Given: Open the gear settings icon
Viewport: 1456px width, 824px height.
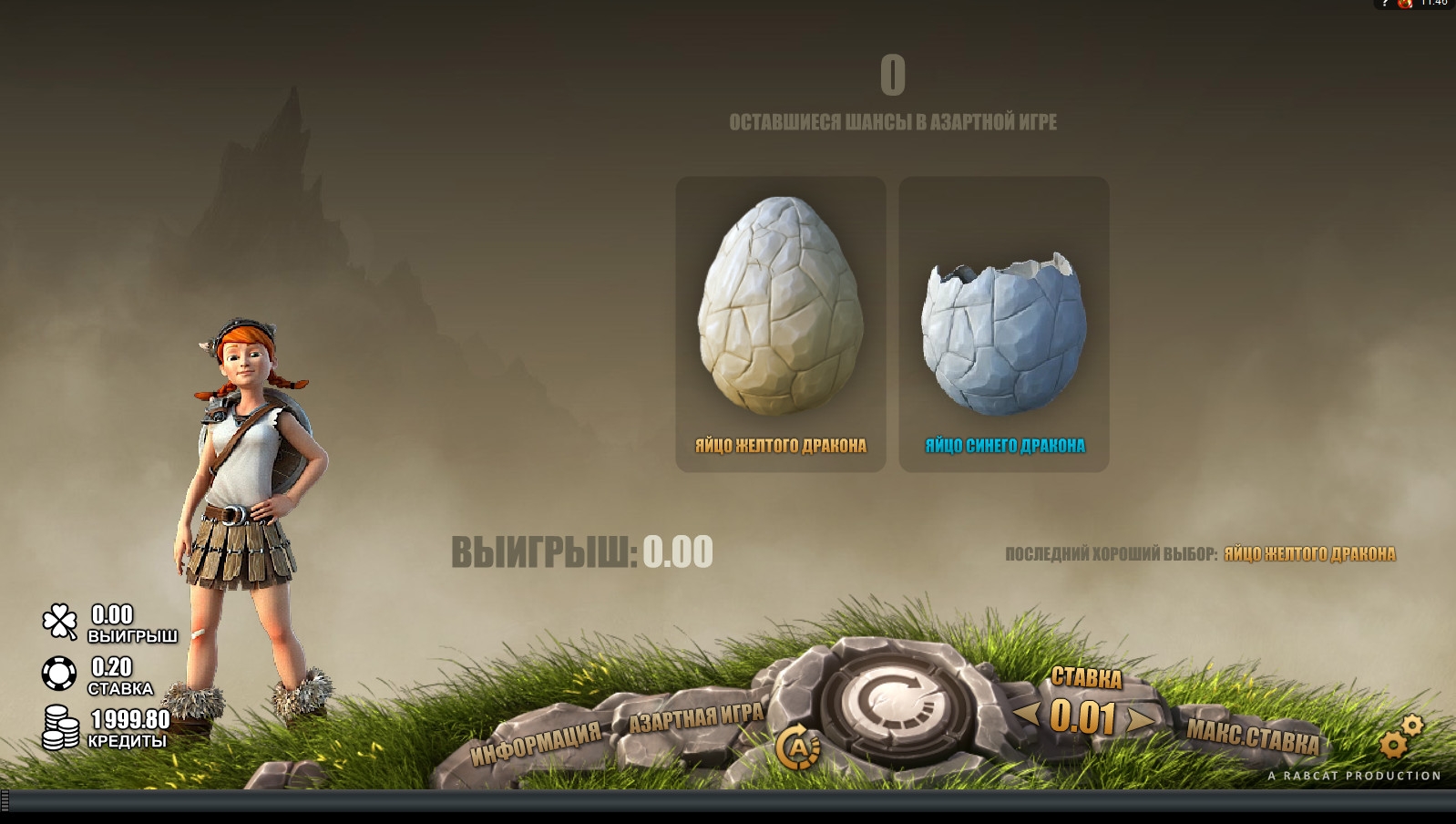Looking at the screenshot, I should tap(1399, 738).
